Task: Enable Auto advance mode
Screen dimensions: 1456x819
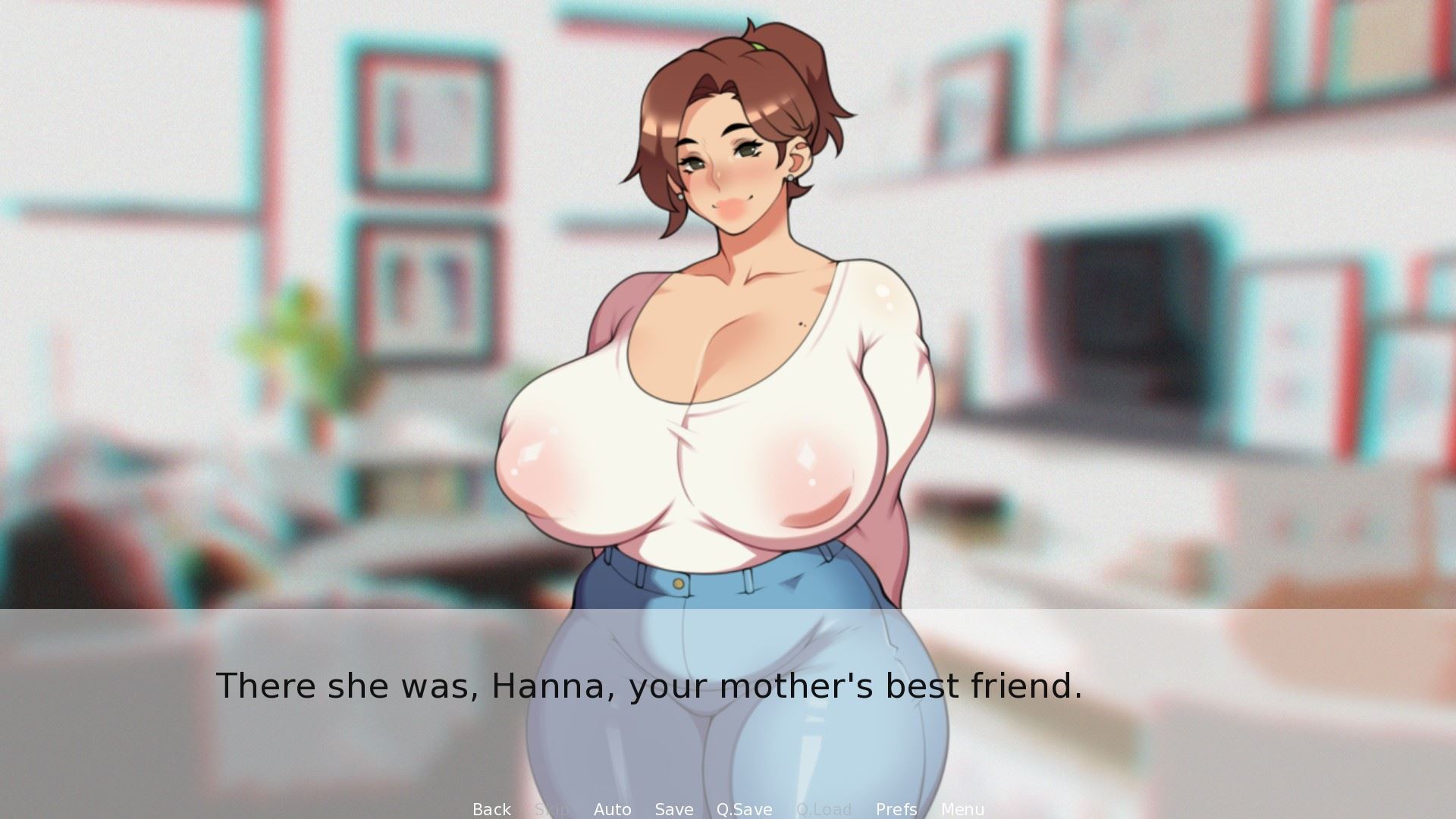Action: point(612,809)
